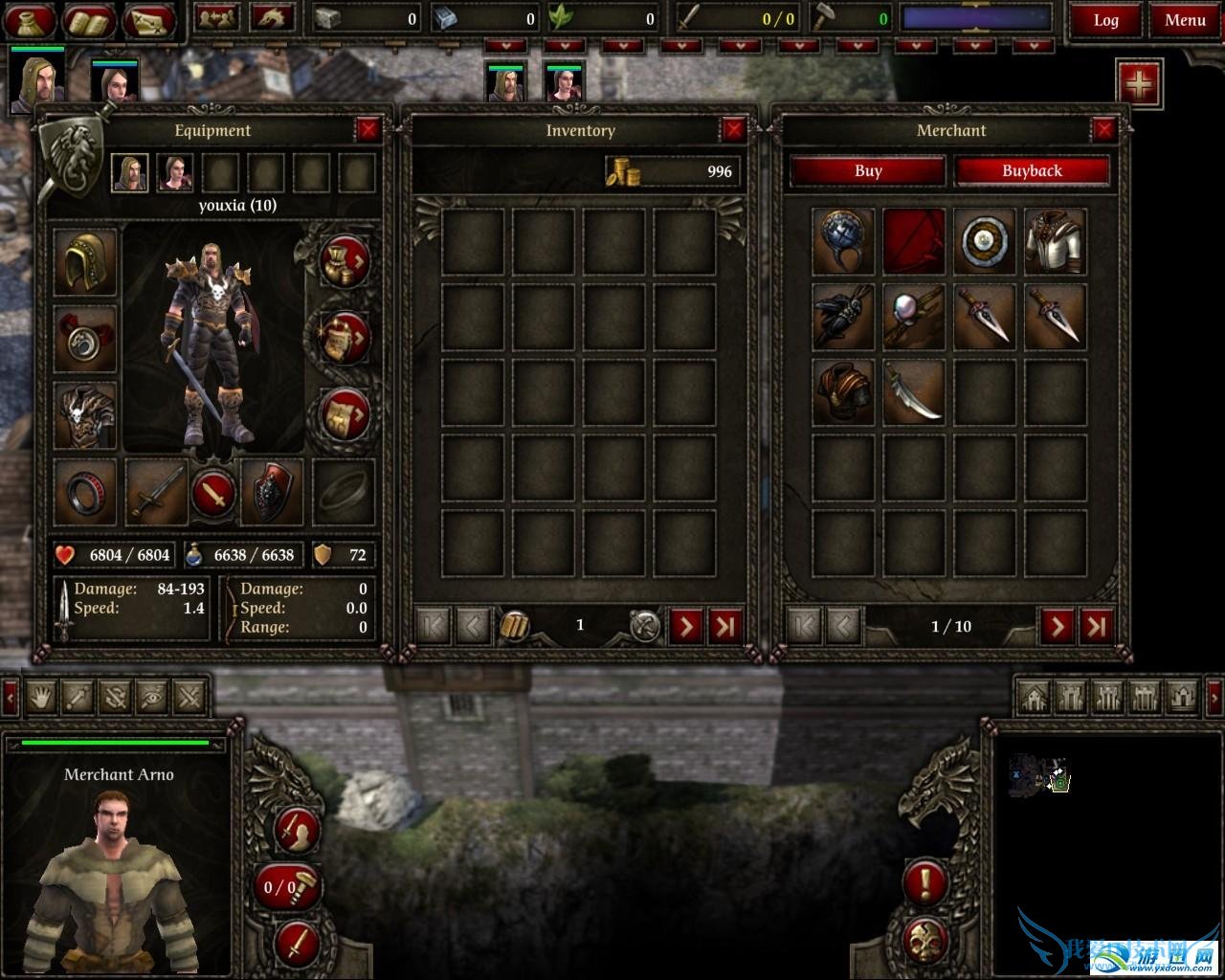Screen dimensions: 1225x980
Task: Pick the curved scimitar blade item
Action: coord(913,391)
